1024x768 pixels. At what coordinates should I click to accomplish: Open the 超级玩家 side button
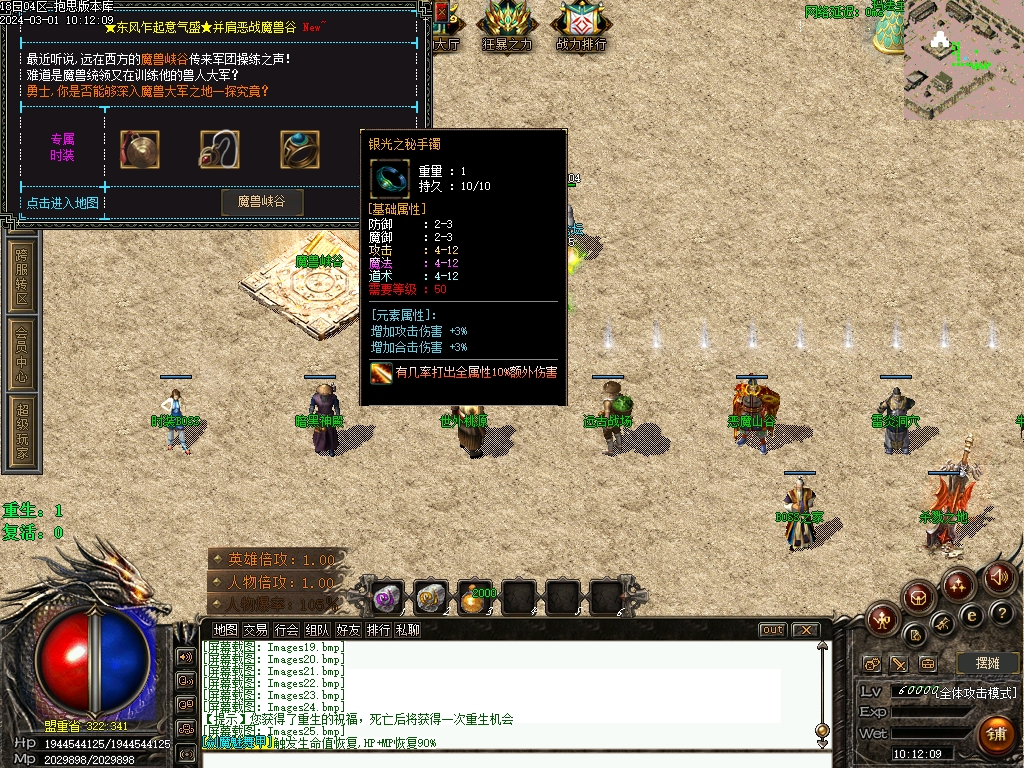tap(22, 430)
